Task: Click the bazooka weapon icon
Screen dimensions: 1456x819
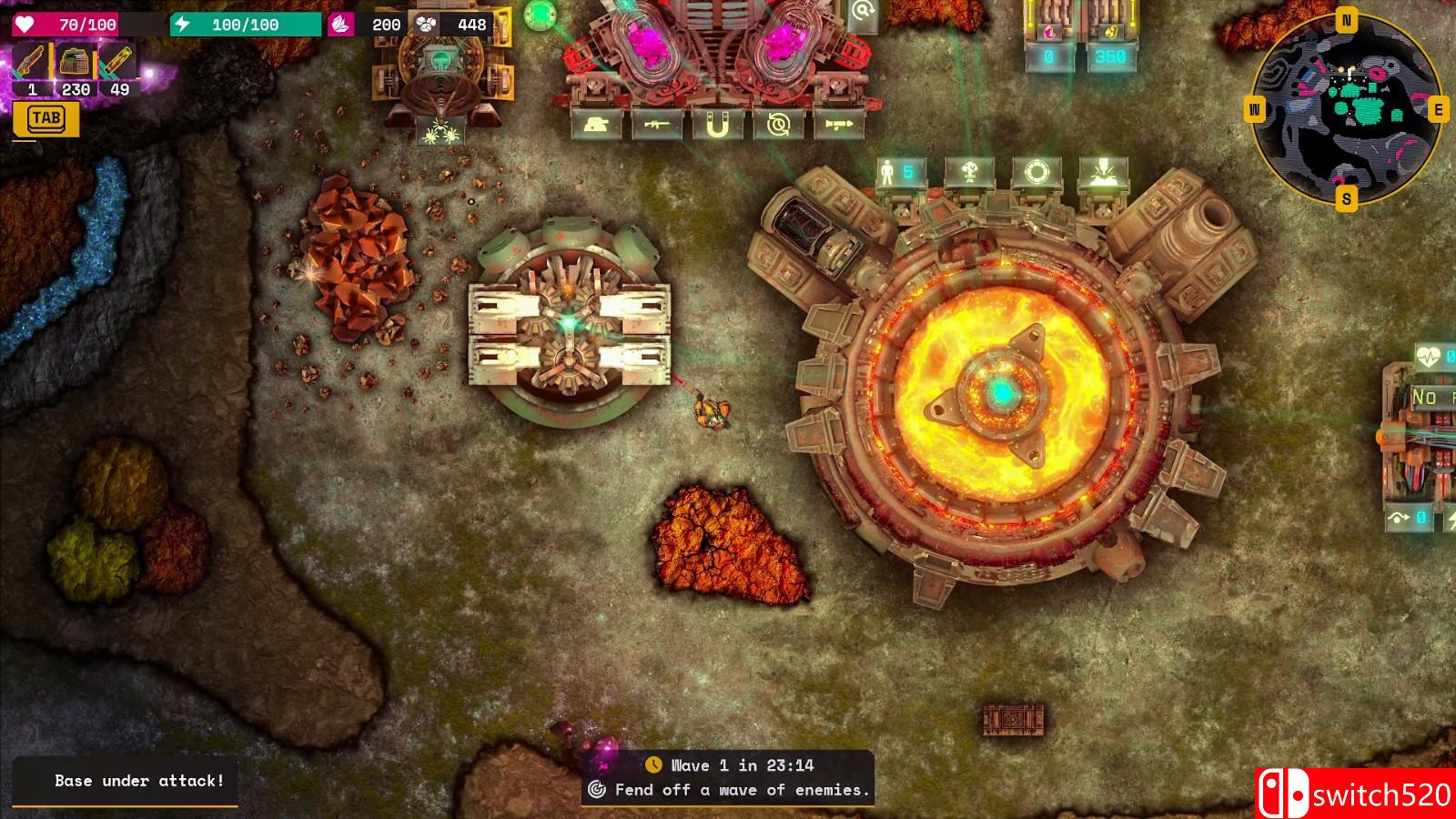Action: point(837,125)
